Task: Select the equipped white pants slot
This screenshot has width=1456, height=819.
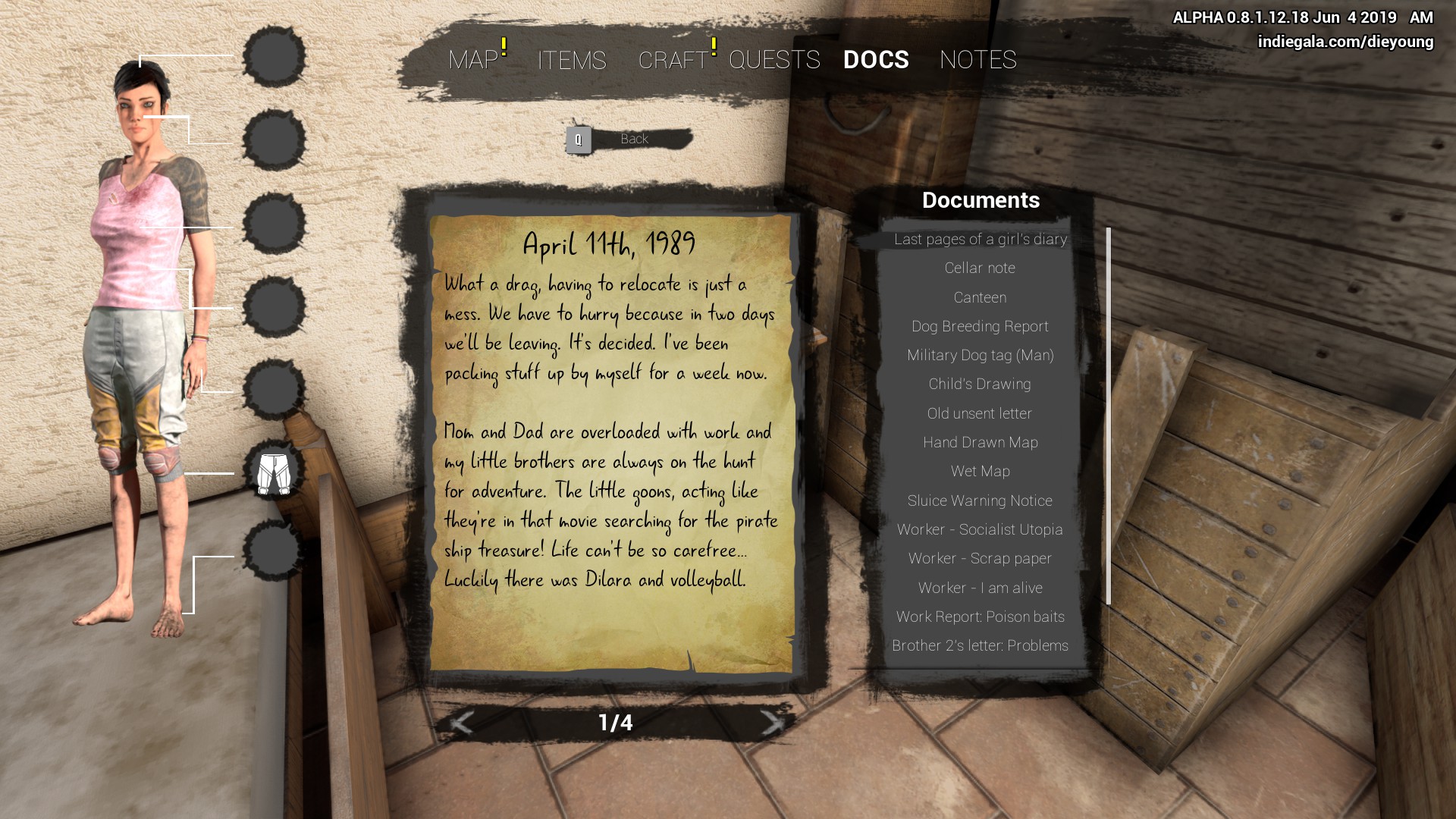Action: click(x=274, y=473)
